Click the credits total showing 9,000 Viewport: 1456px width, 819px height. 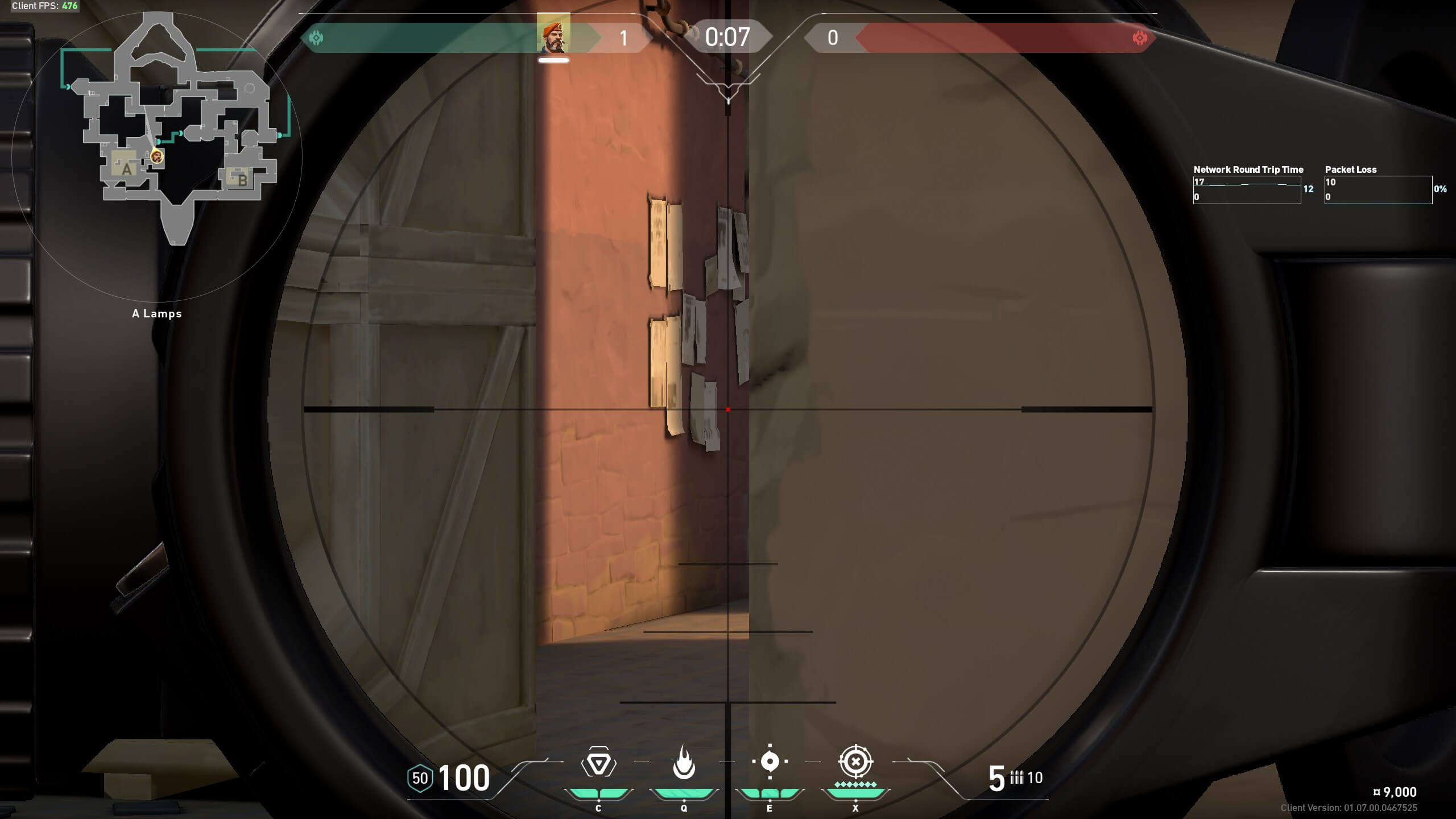1392,792
